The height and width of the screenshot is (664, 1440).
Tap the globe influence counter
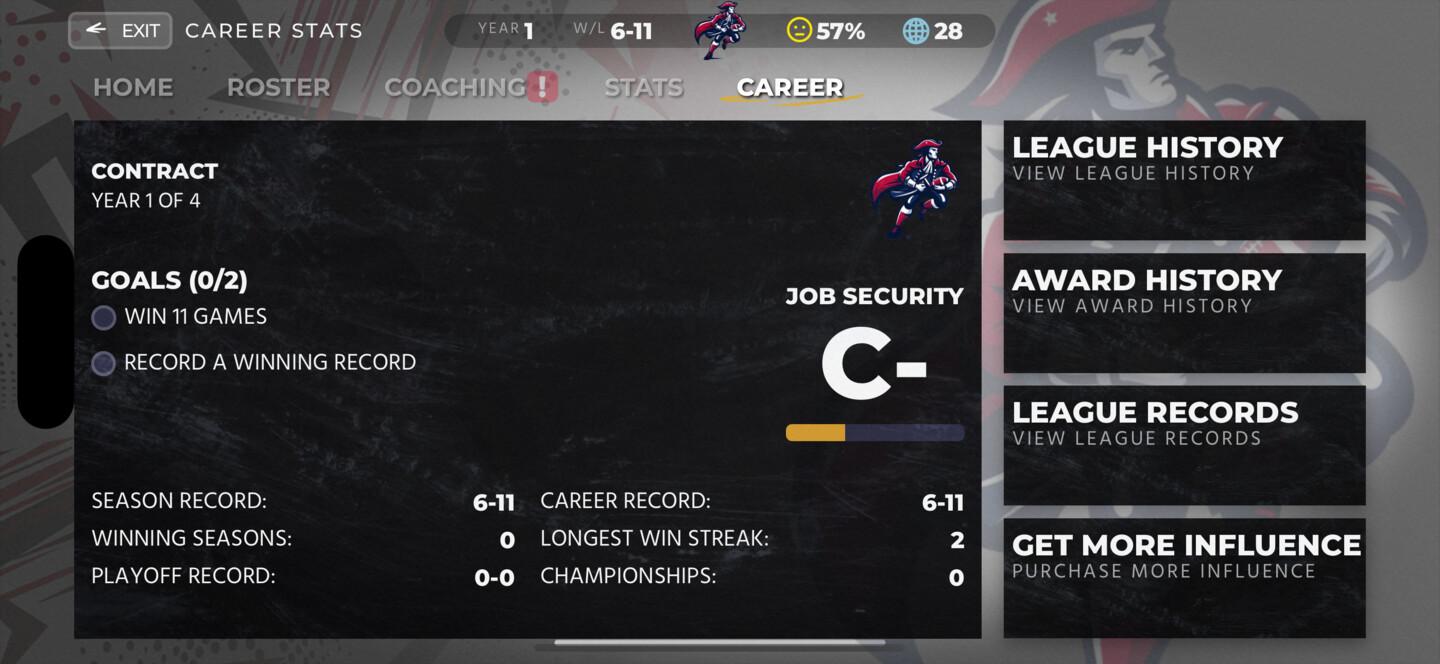pos(916,31)
